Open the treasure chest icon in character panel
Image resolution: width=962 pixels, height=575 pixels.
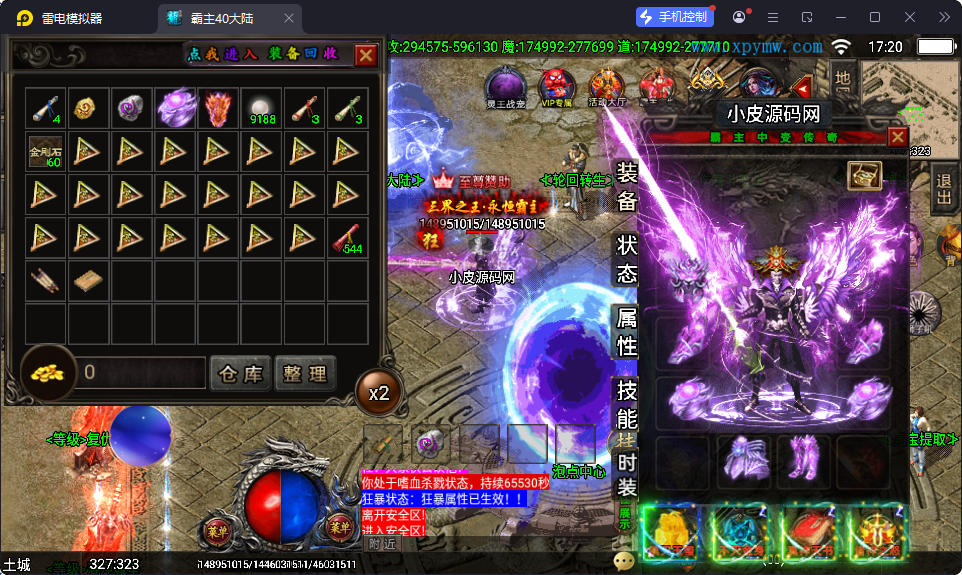coord(864,175)
